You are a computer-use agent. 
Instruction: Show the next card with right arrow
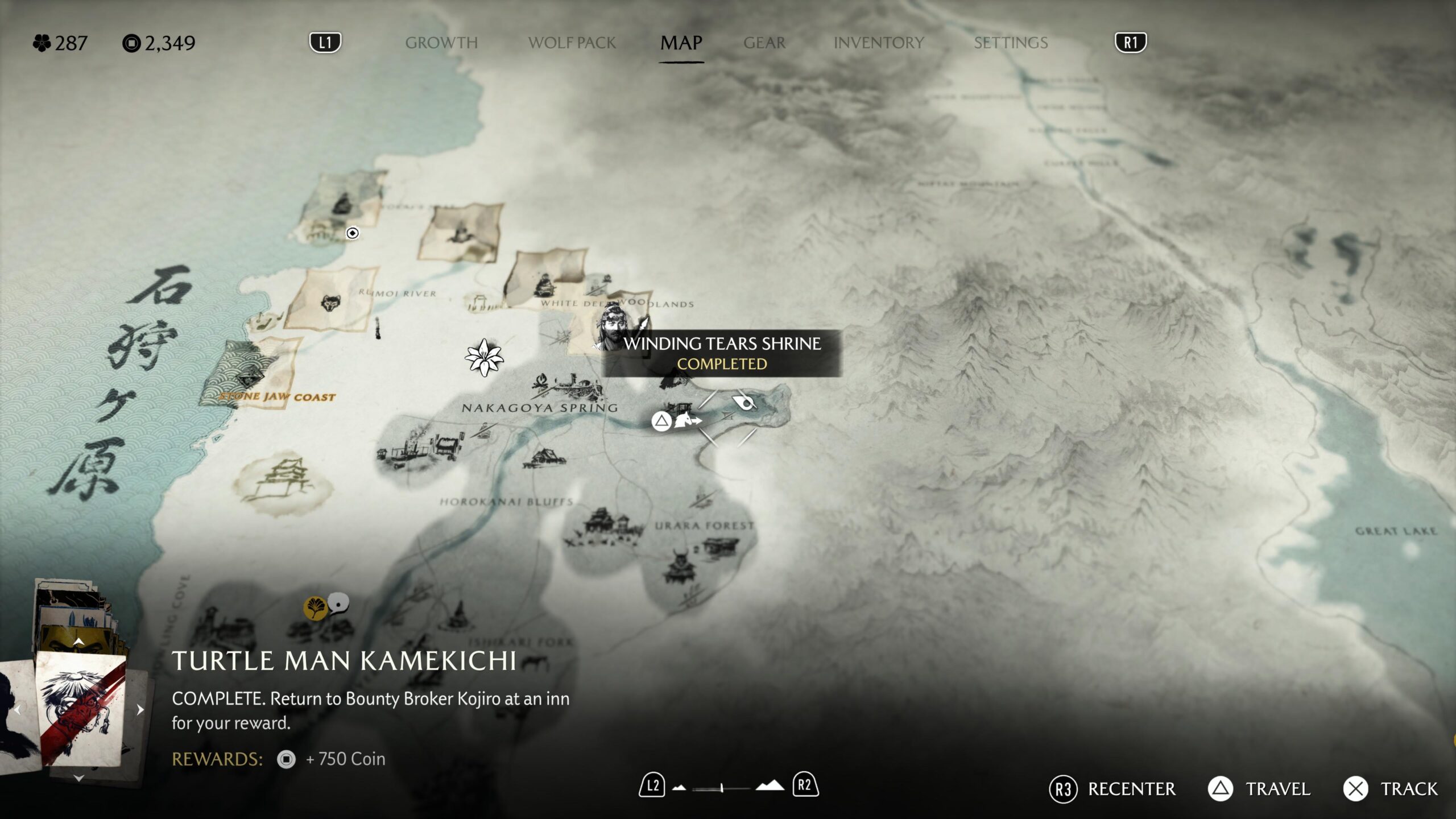(140, 709)
